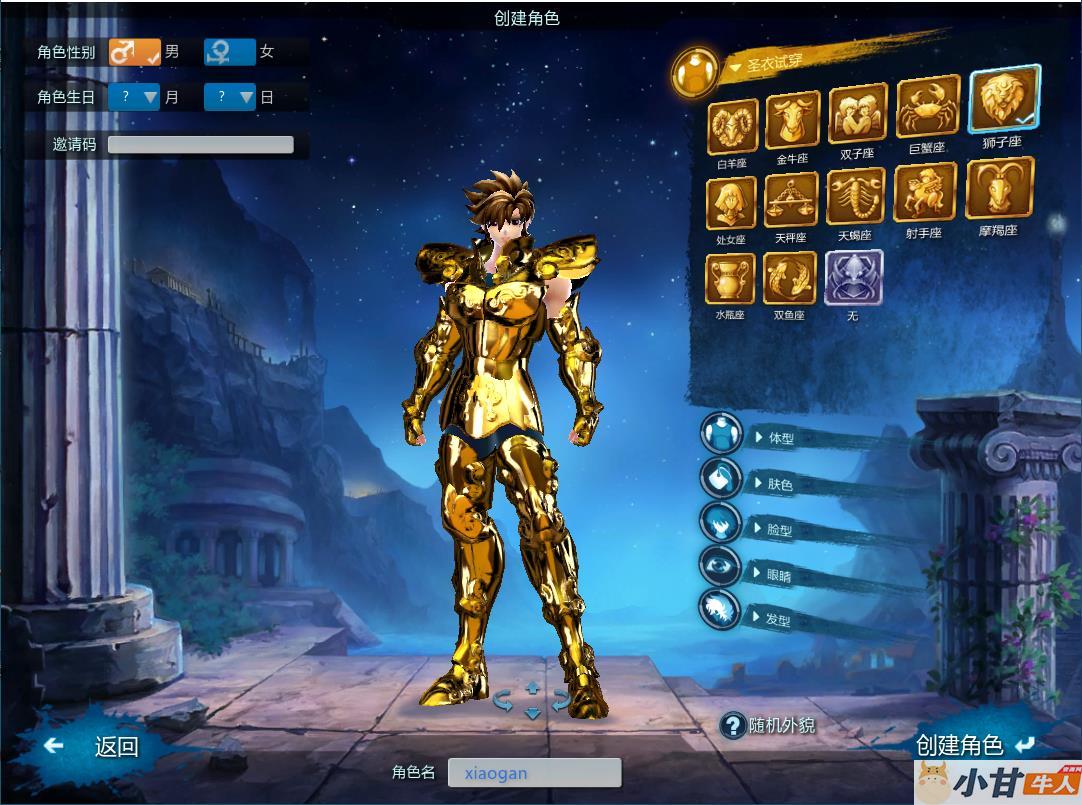The height and width of the screenshot is (805, 1082).
Task: Open the birthday day (日) dropdown
Action: (230, 97)
